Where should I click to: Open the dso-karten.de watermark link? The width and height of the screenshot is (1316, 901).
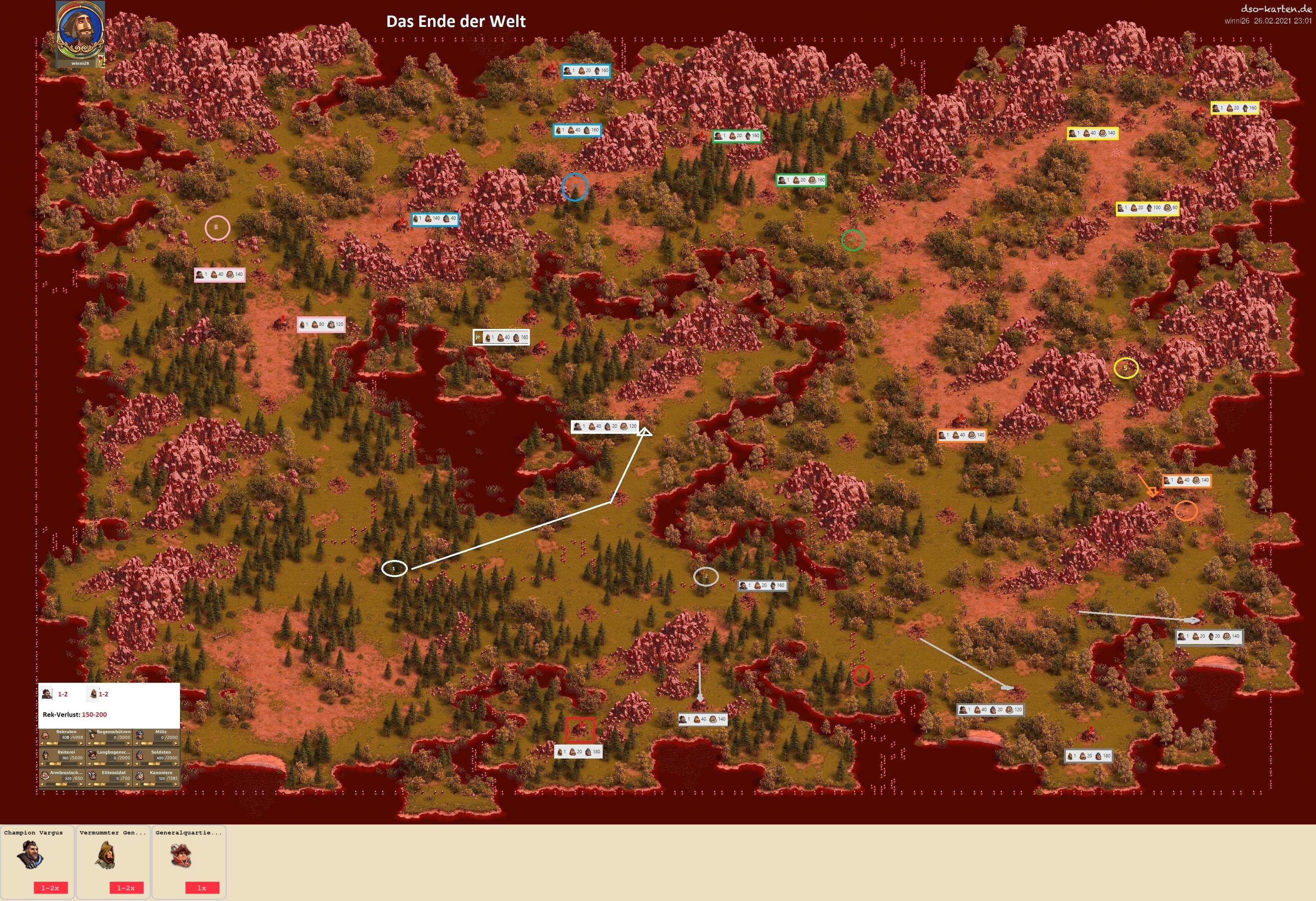pyautogui.click(x=1275, y=8)
